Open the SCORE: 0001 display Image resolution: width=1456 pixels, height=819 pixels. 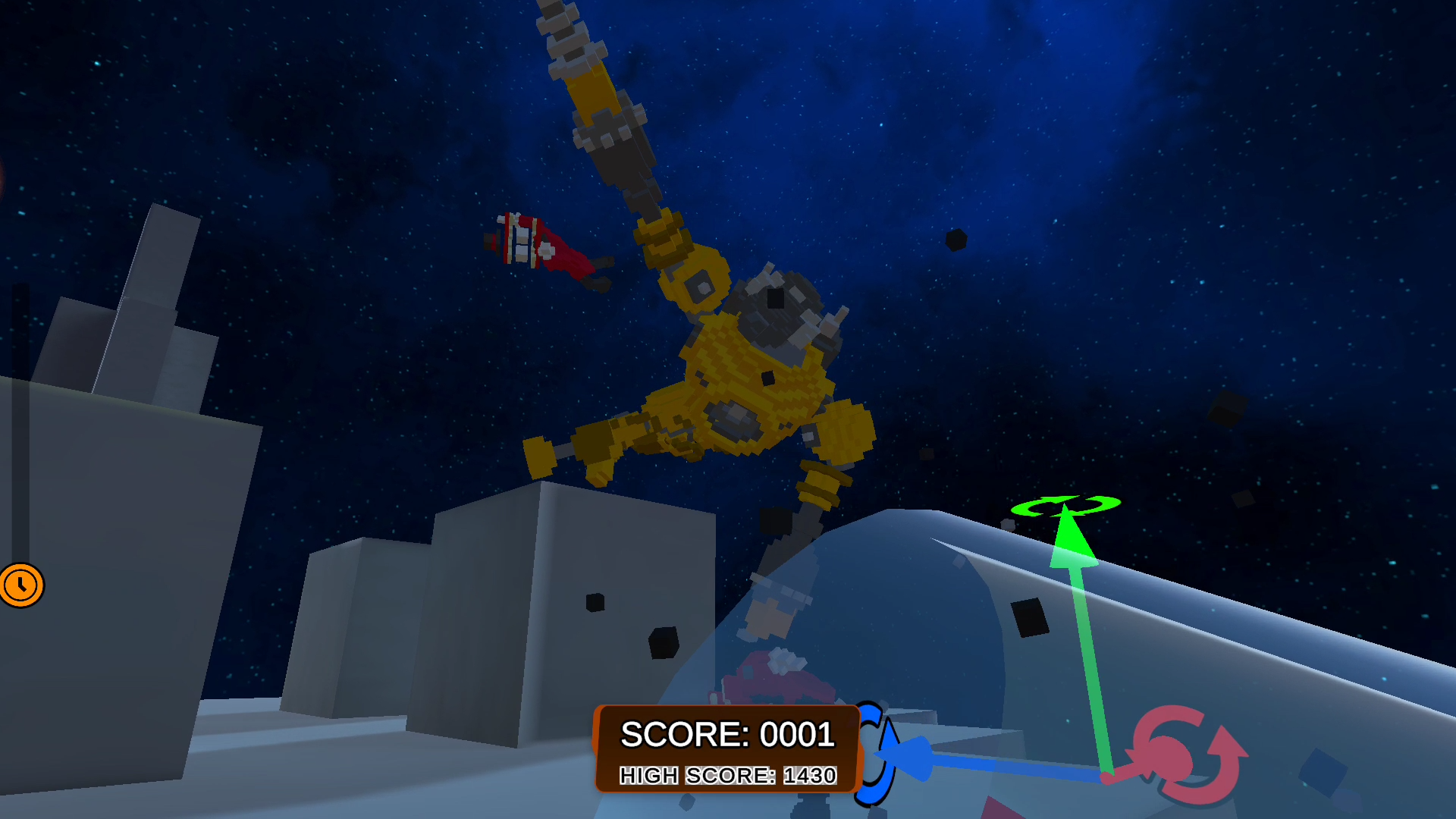pos(727,733)
